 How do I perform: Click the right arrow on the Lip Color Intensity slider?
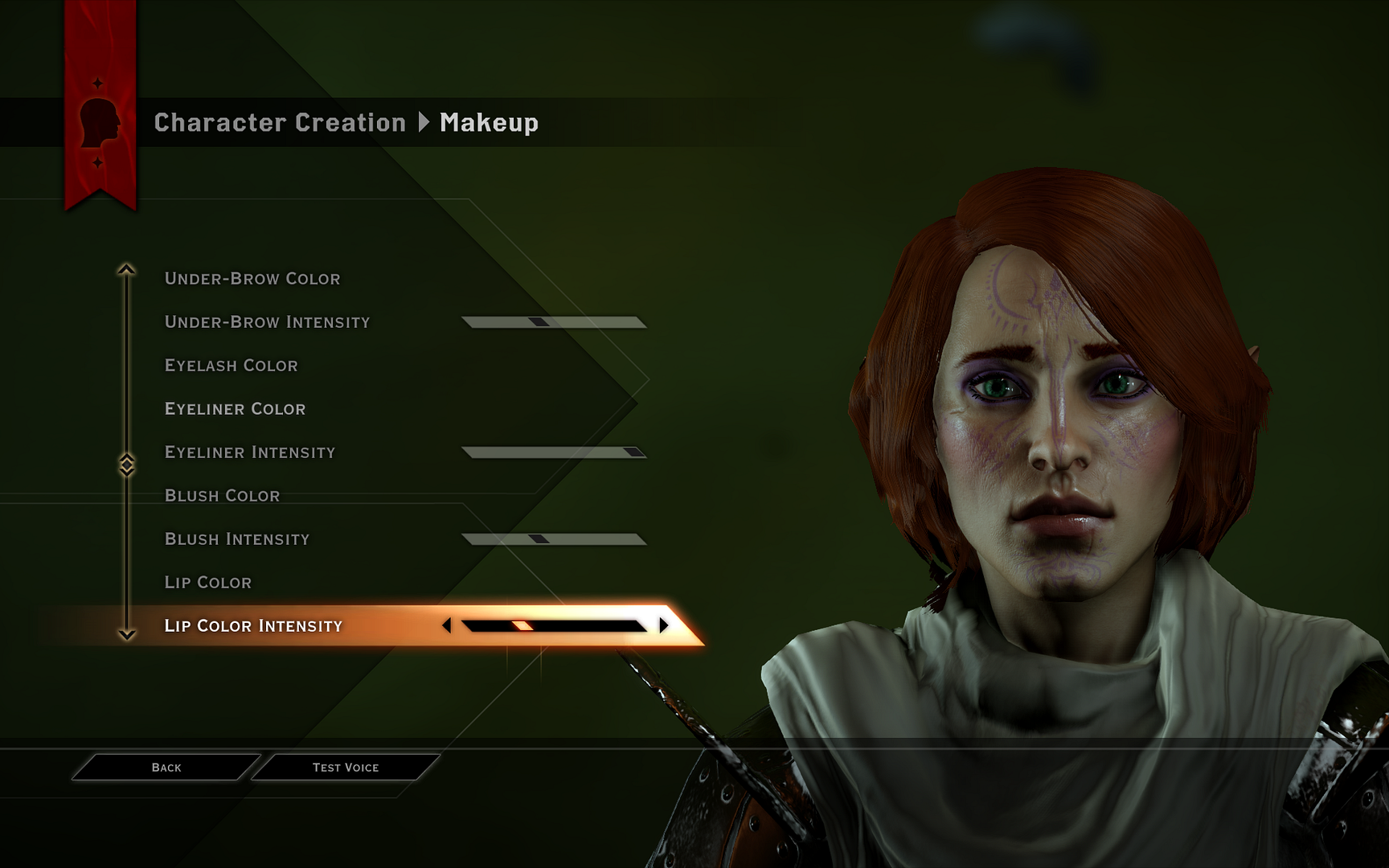[662, 624]
